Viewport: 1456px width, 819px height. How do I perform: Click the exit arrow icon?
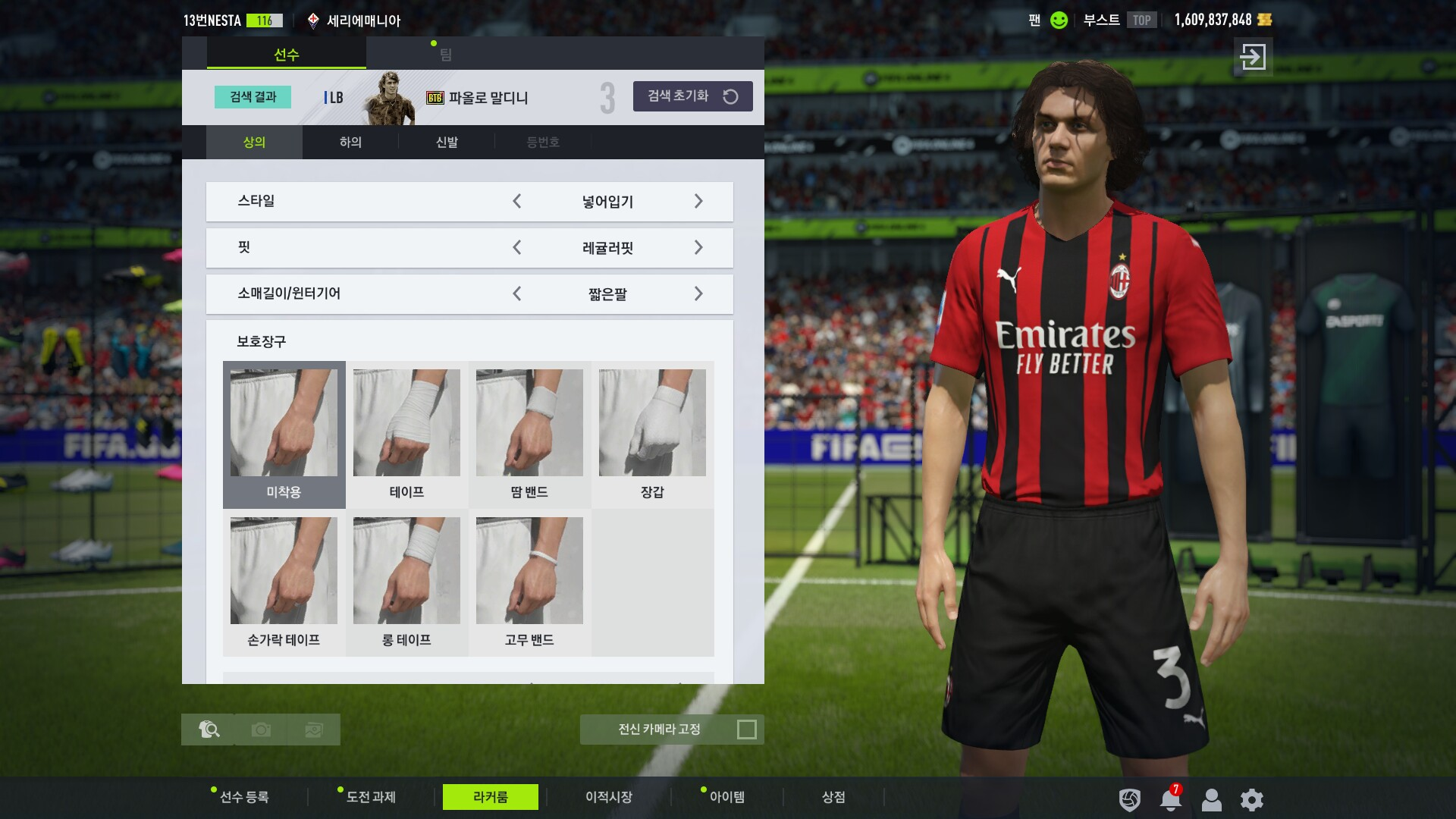[1253, 57]
